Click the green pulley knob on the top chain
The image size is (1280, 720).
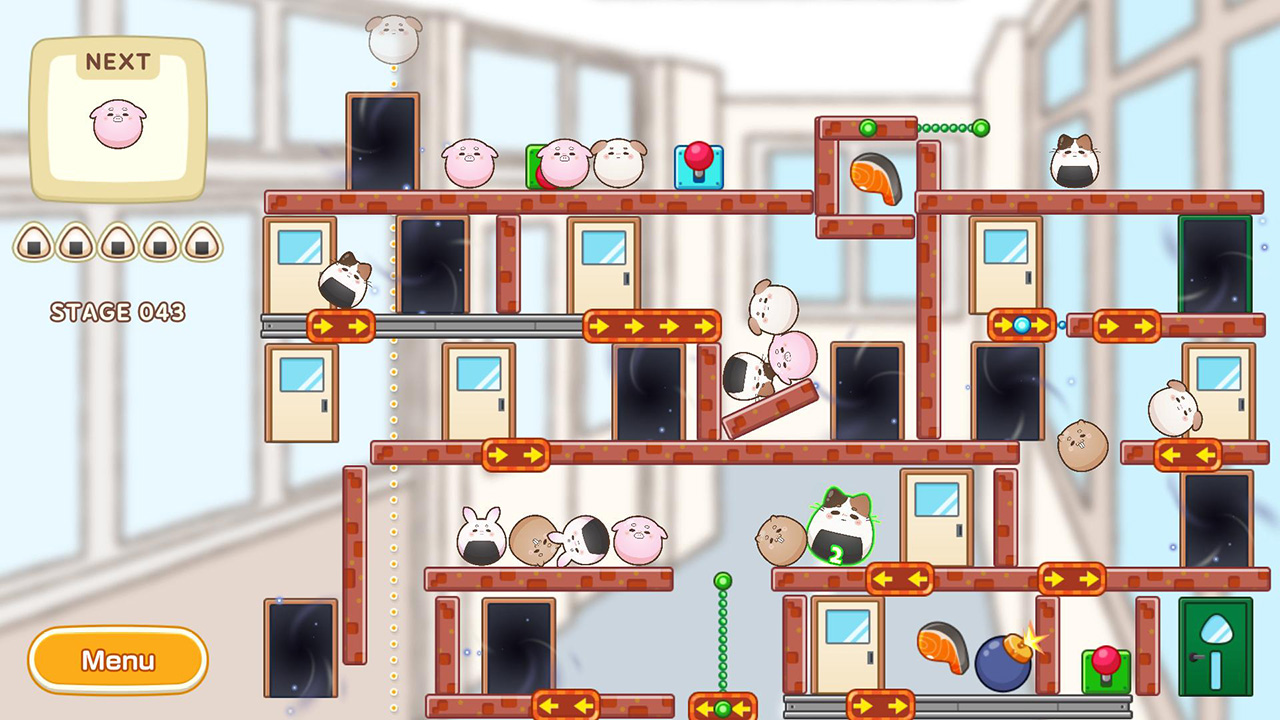982,128
